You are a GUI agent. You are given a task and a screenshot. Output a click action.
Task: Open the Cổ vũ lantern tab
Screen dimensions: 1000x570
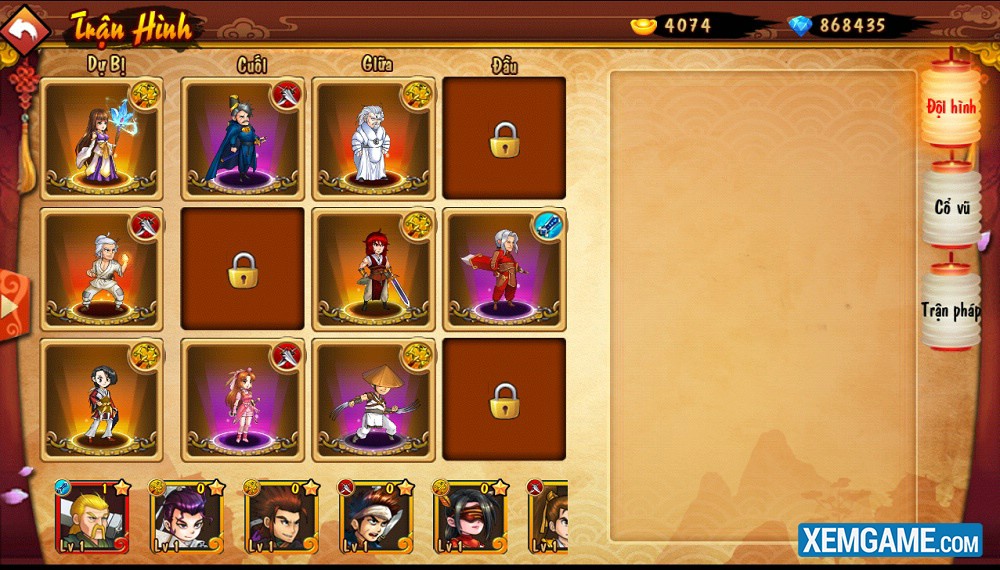pos(950,207)
